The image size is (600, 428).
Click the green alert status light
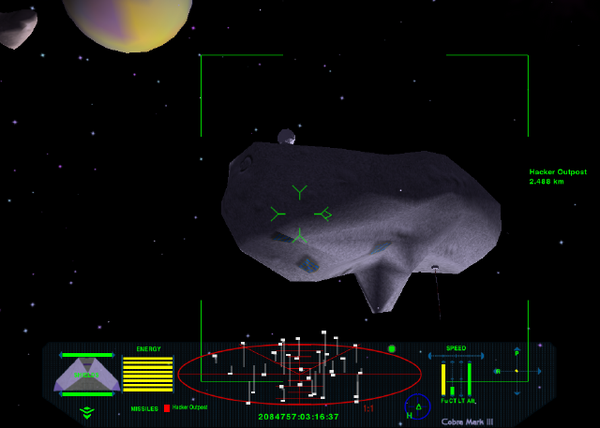pos(392,349)
